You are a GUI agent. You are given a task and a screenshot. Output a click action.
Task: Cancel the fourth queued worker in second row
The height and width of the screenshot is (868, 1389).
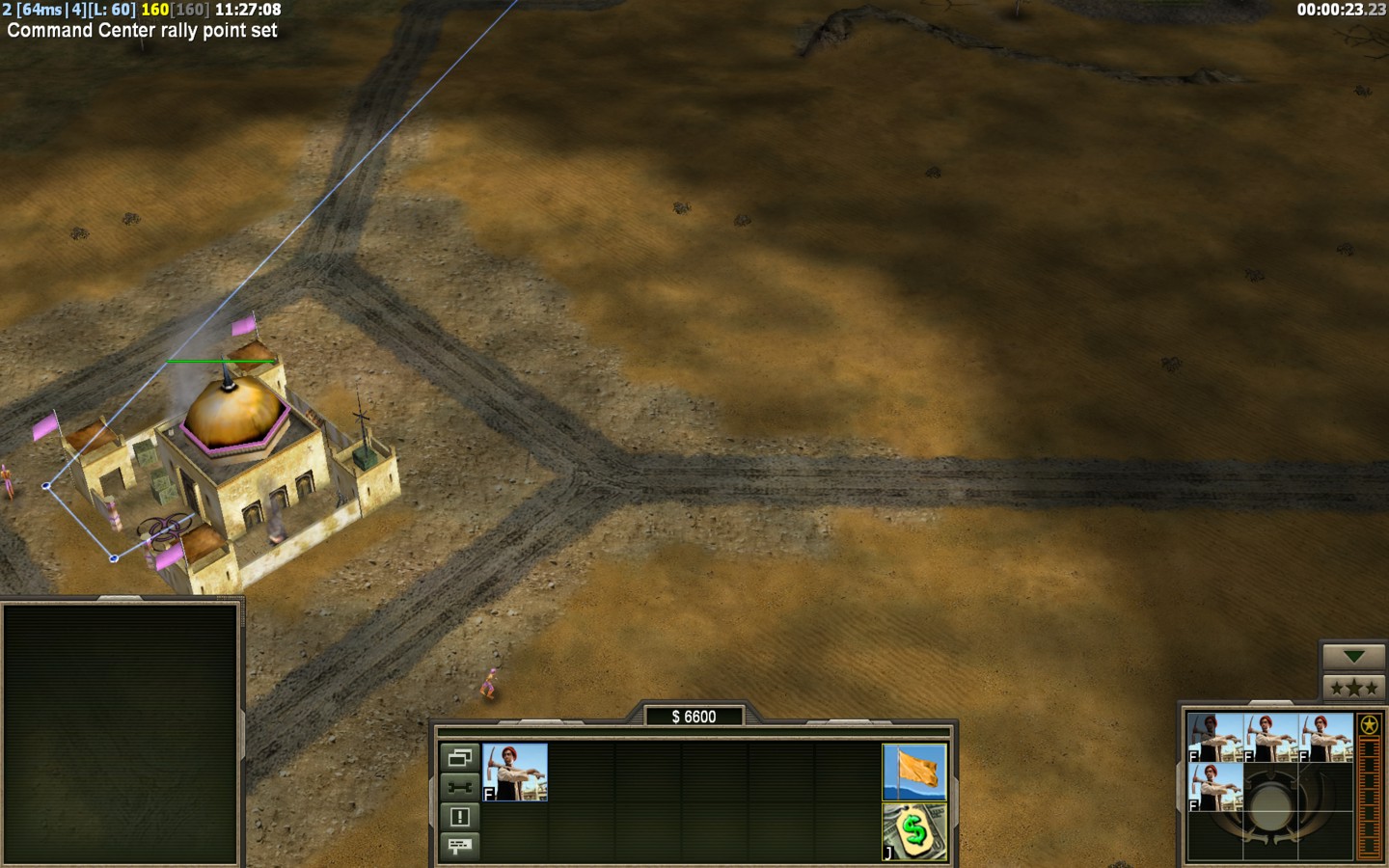(1214, 787)
